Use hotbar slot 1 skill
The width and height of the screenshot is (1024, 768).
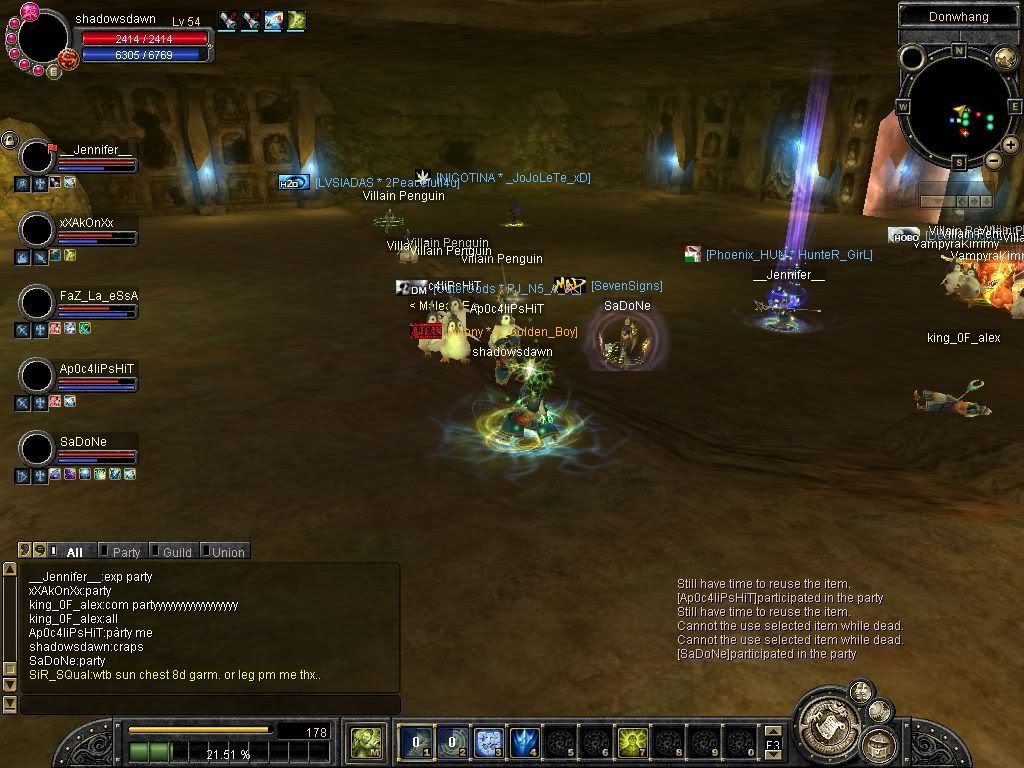click(416, 742)
